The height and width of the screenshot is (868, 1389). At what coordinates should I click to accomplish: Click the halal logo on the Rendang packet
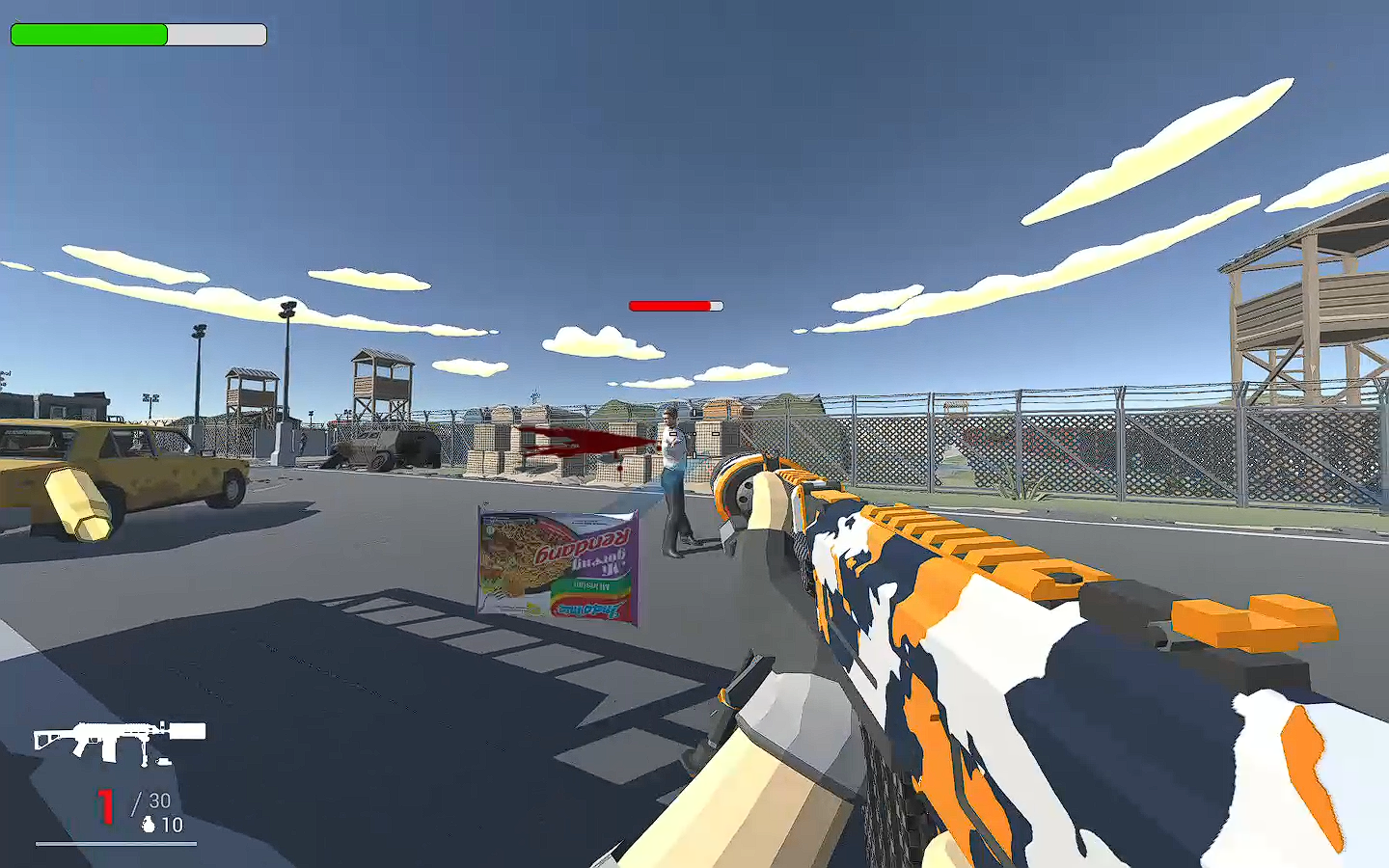[489, 529]
